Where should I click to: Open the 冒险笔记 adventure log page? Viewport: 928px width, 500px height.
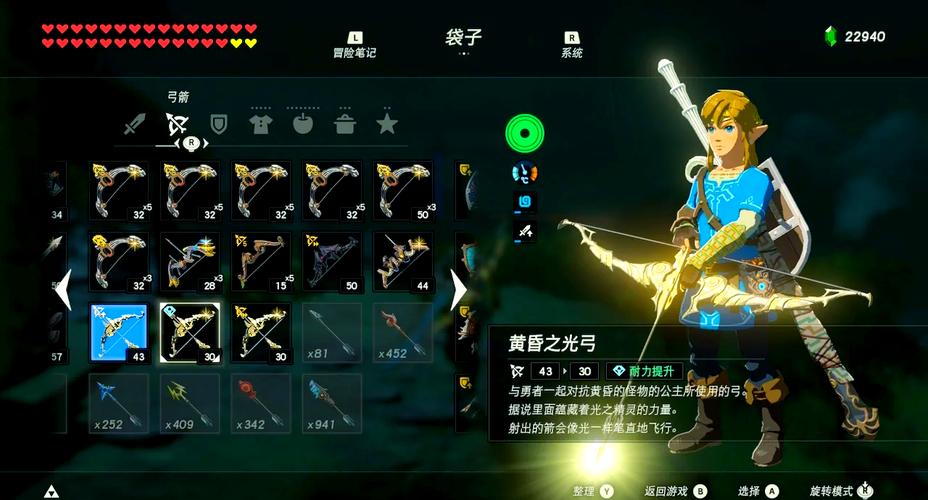coord(355,45)
